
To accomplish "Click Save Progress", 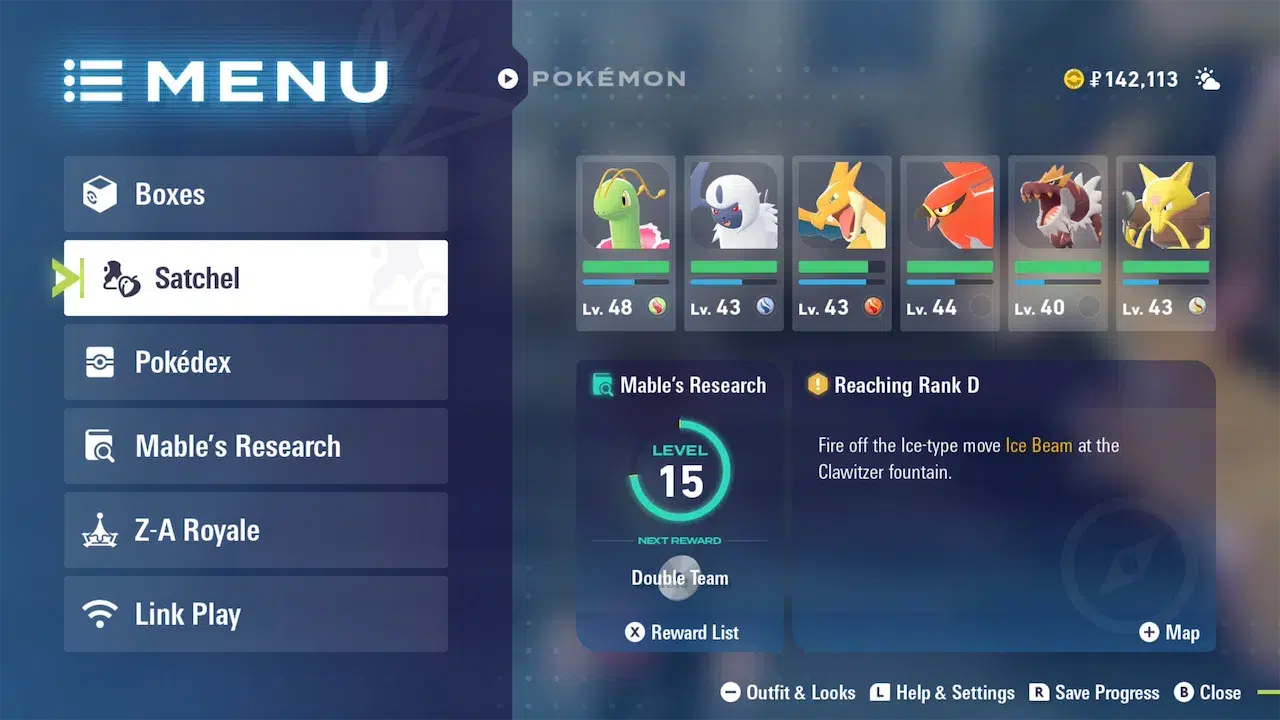I will (1094, 693).
